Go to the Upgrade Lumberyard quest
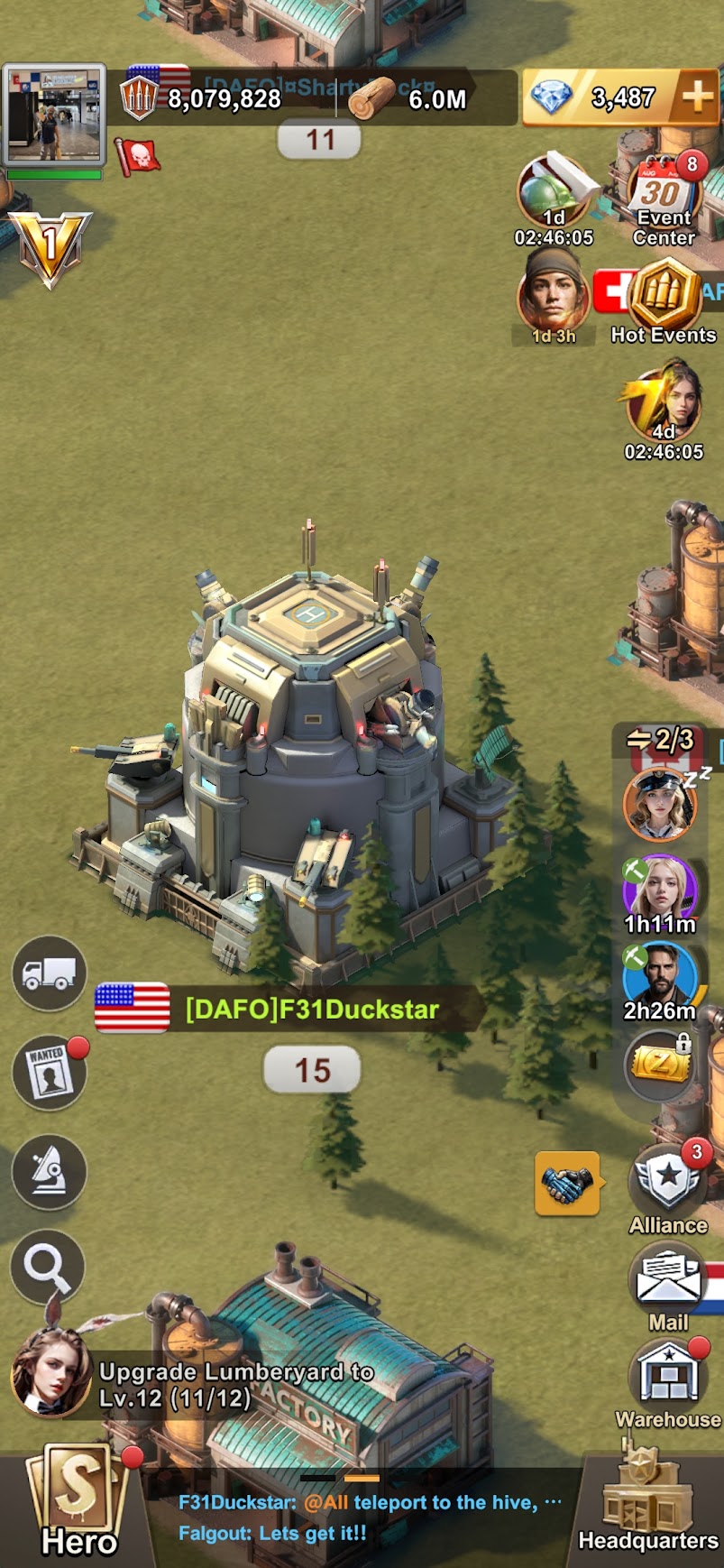The image size is (724, 1568). [x=234, y=1384]
